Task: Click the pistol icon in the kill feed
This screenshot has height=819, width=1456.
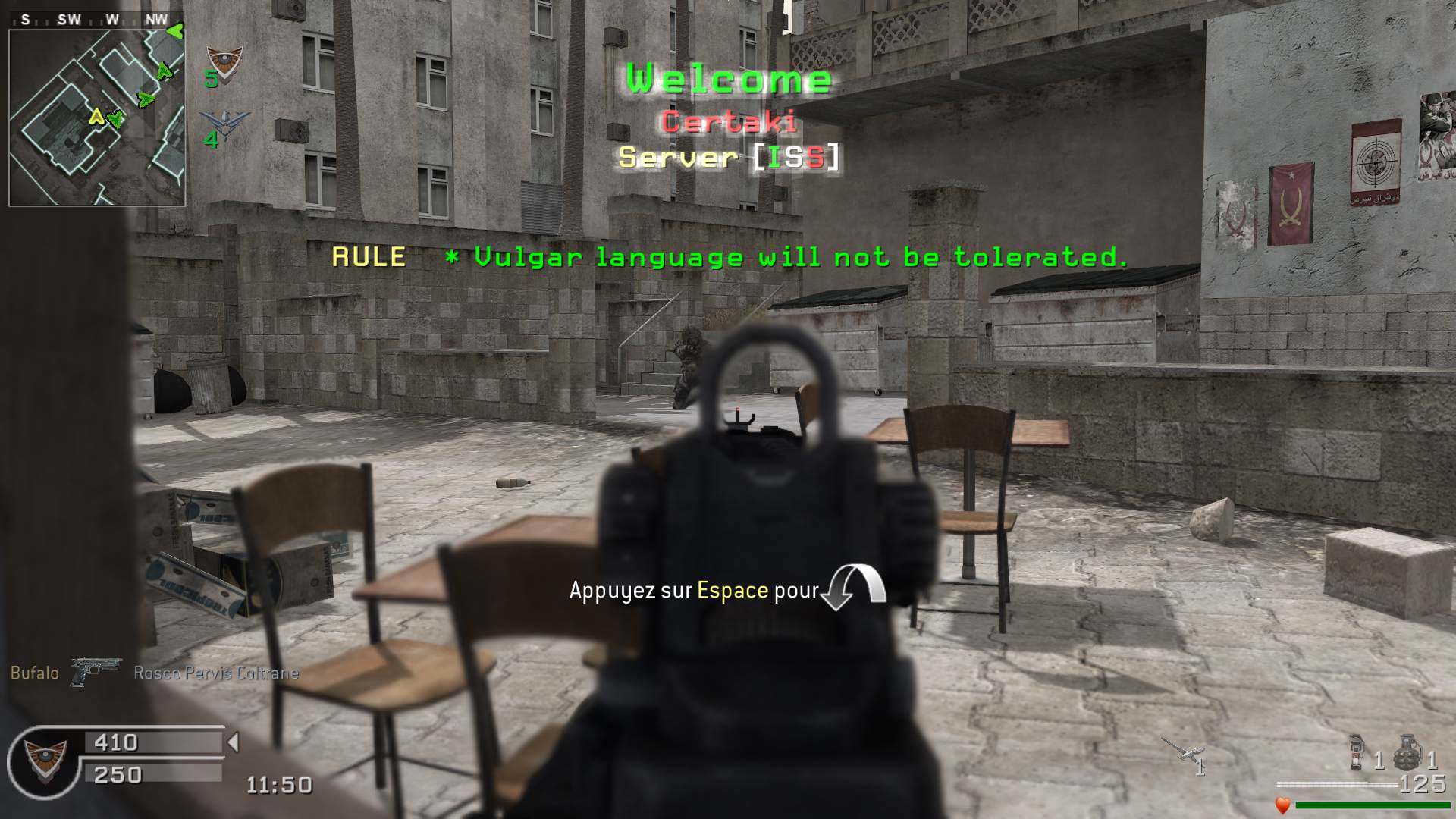Action: [x=96, y=672]
